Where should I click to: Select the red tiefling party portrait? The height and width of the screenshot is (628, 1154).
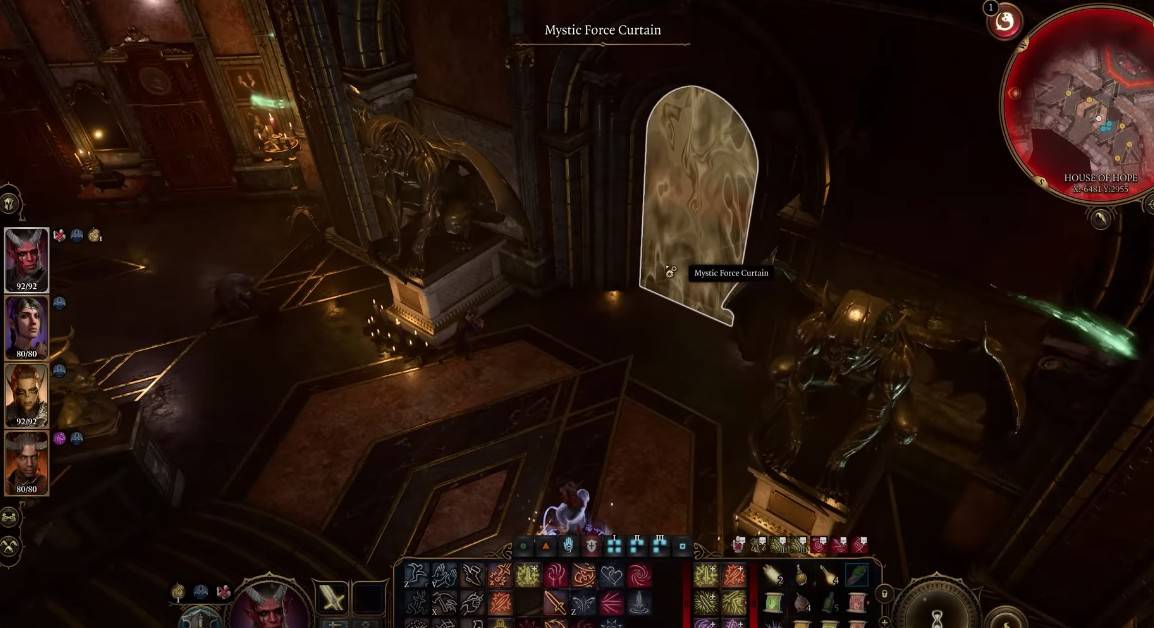coord(26,259)
